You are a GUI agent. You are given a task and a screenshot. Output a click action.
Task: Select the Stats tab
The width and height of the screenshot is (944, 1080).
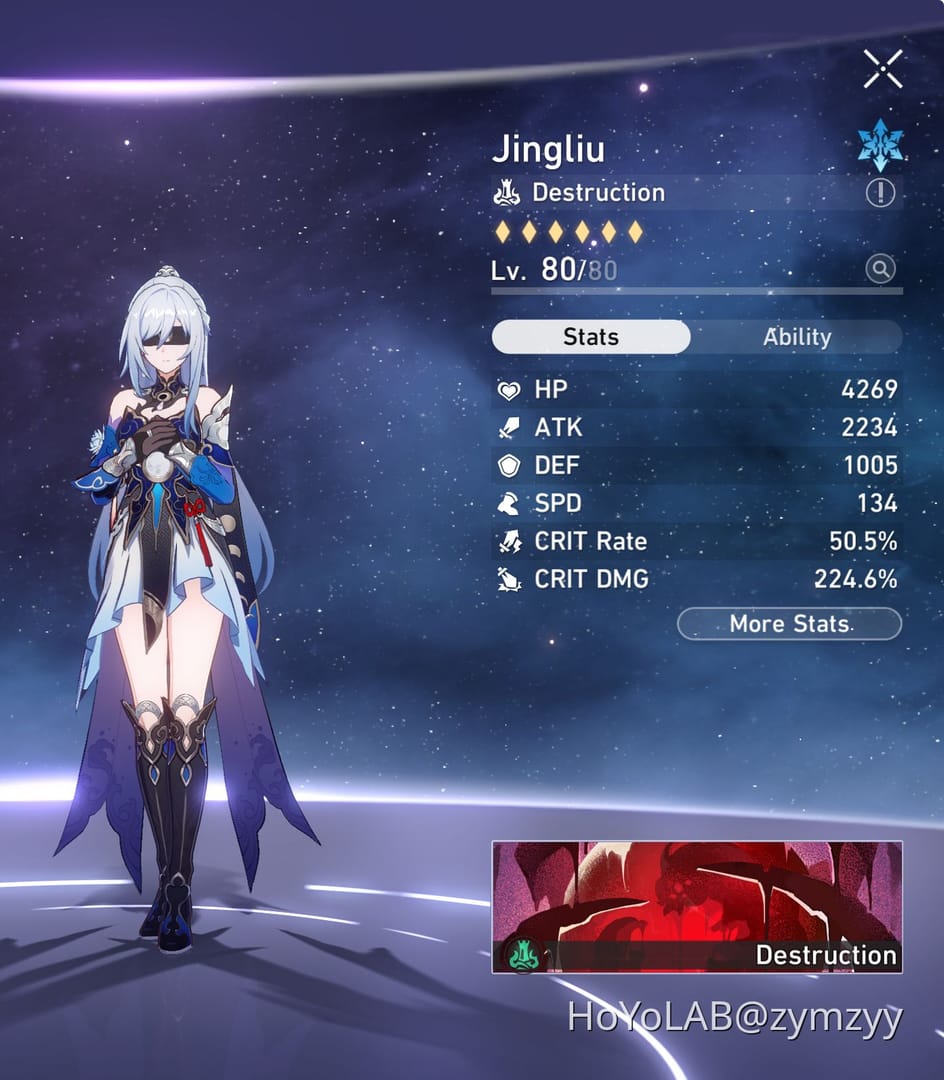point(591,337)
